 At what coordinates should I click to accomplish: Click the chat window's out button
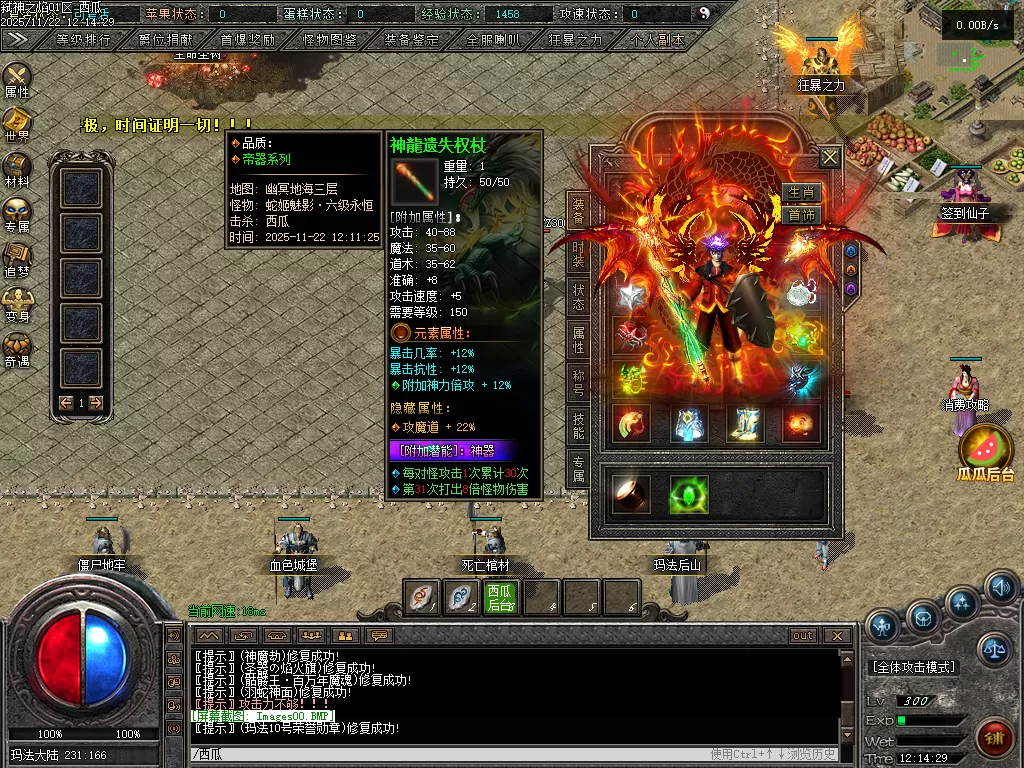[x=803, y=636]
